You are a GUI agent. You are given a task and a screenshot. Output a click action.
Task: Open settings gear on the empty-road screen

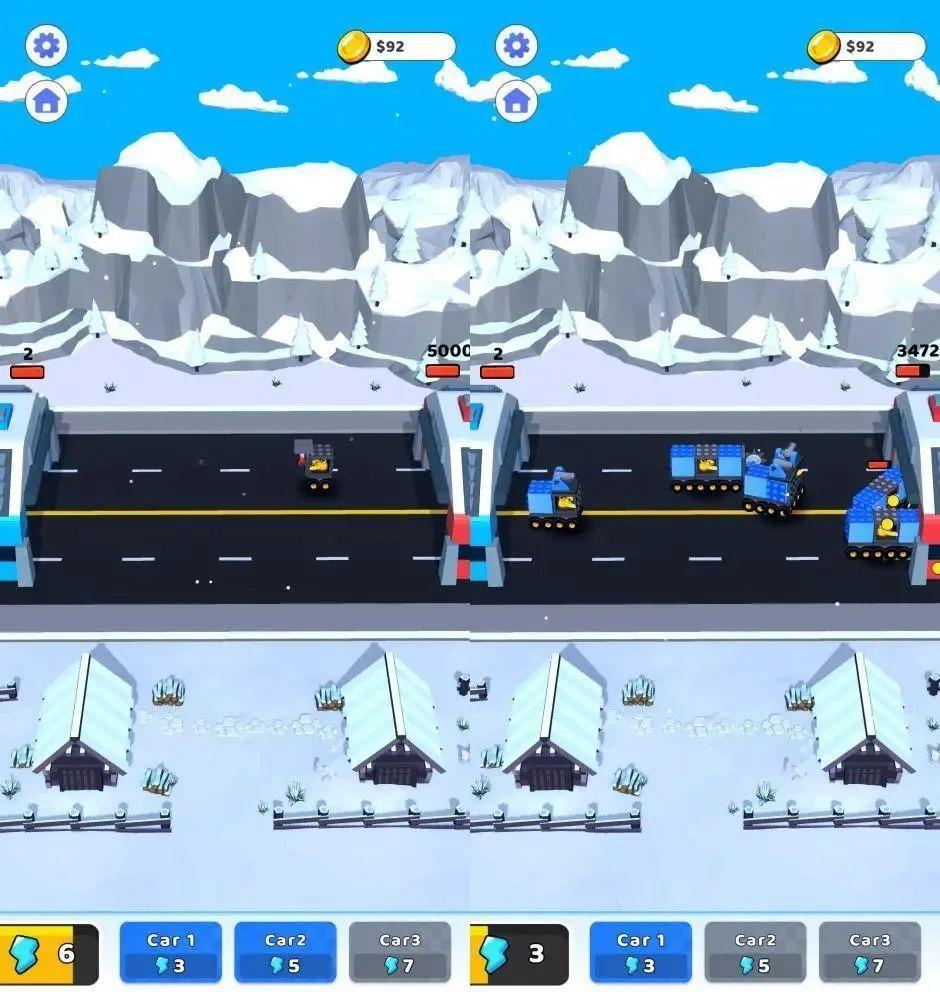pyautogui.click(x=46, y=46)
